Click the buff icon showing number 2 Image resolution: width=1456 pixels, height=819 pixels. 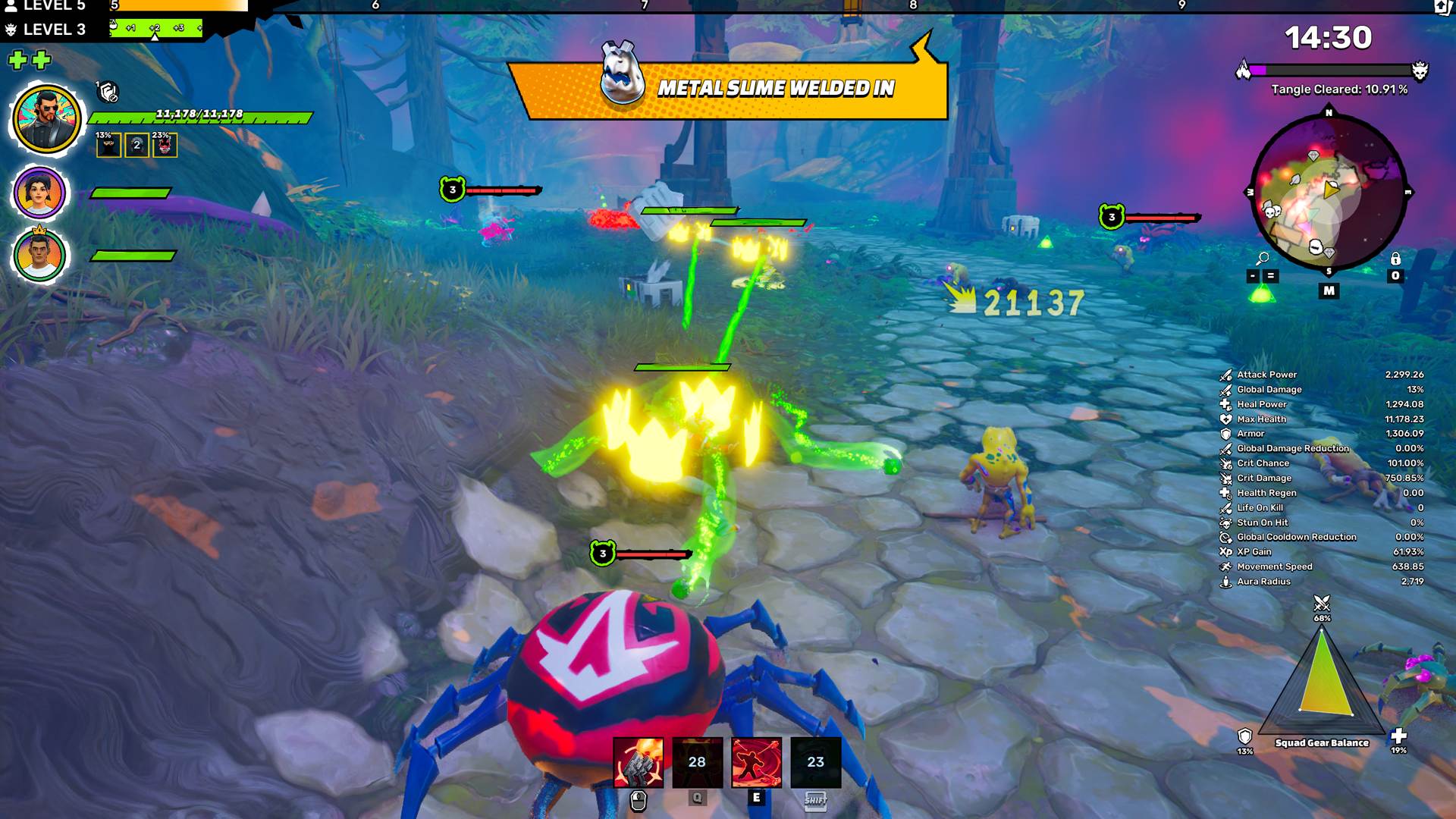pyautogui.click(x=136, y=145)
